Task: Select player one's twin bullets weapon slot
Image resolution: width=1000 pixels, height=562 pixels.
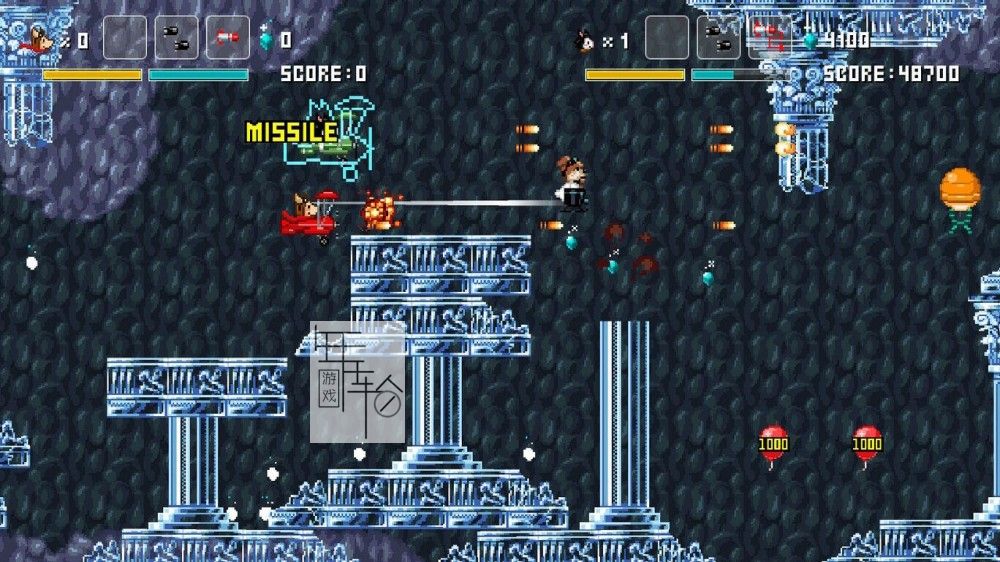Action: pyautogui.click(x=176, y=38)
